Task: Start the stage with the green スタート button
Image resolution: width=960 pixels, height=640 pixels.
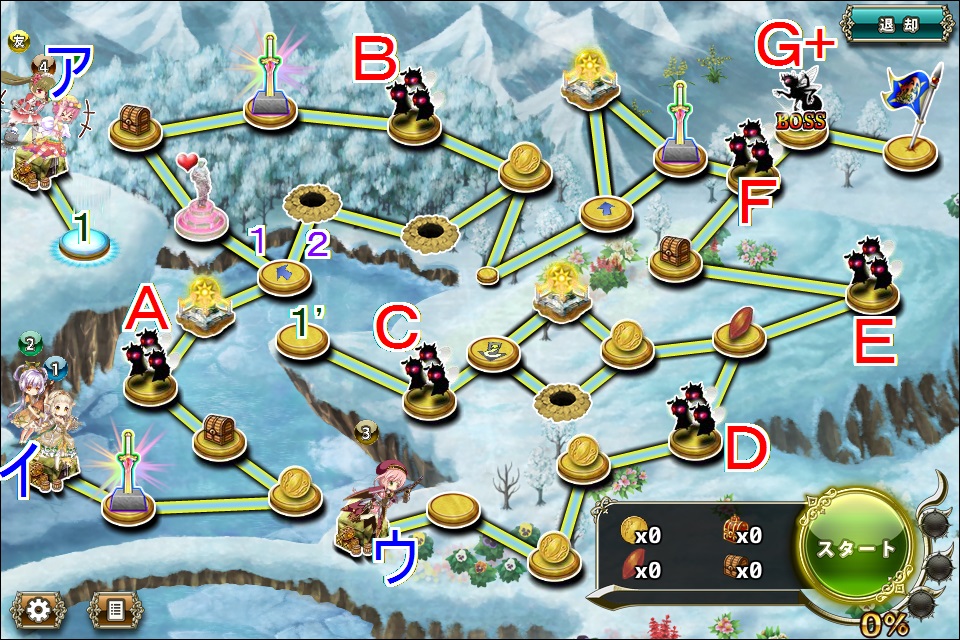Action: 856,547
